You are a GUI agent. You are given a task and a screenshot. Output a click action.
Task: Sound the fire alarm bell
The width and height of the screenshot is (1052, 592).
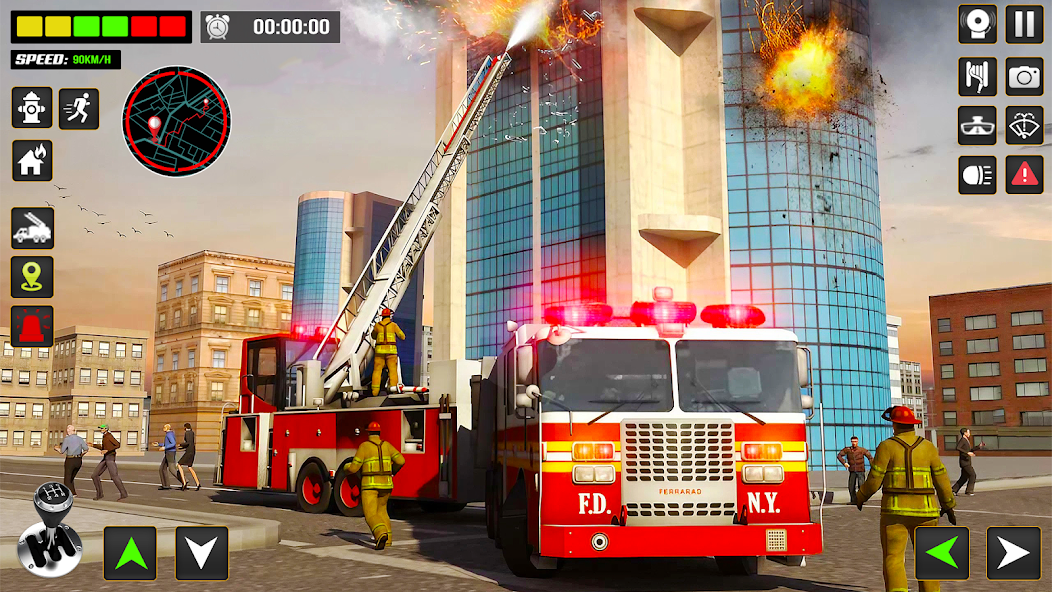tap(977, 24)
